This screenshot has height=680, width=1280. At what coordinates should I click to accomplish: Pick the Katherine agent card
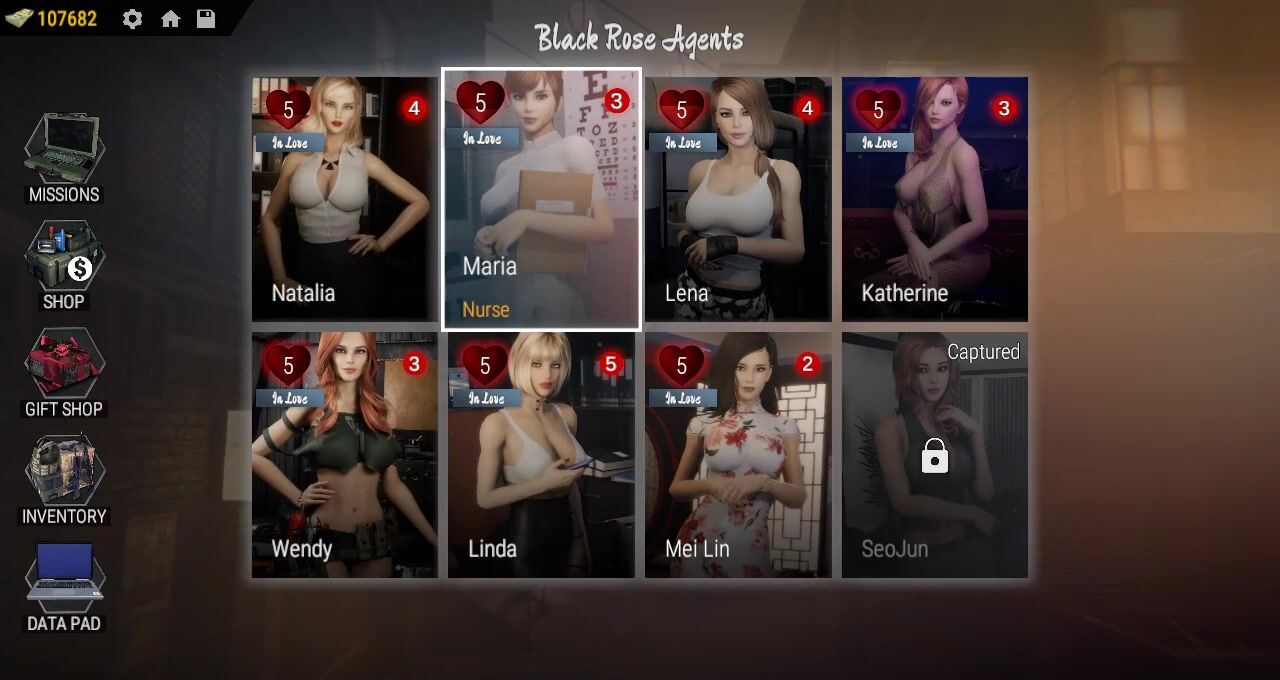[934, 199]
